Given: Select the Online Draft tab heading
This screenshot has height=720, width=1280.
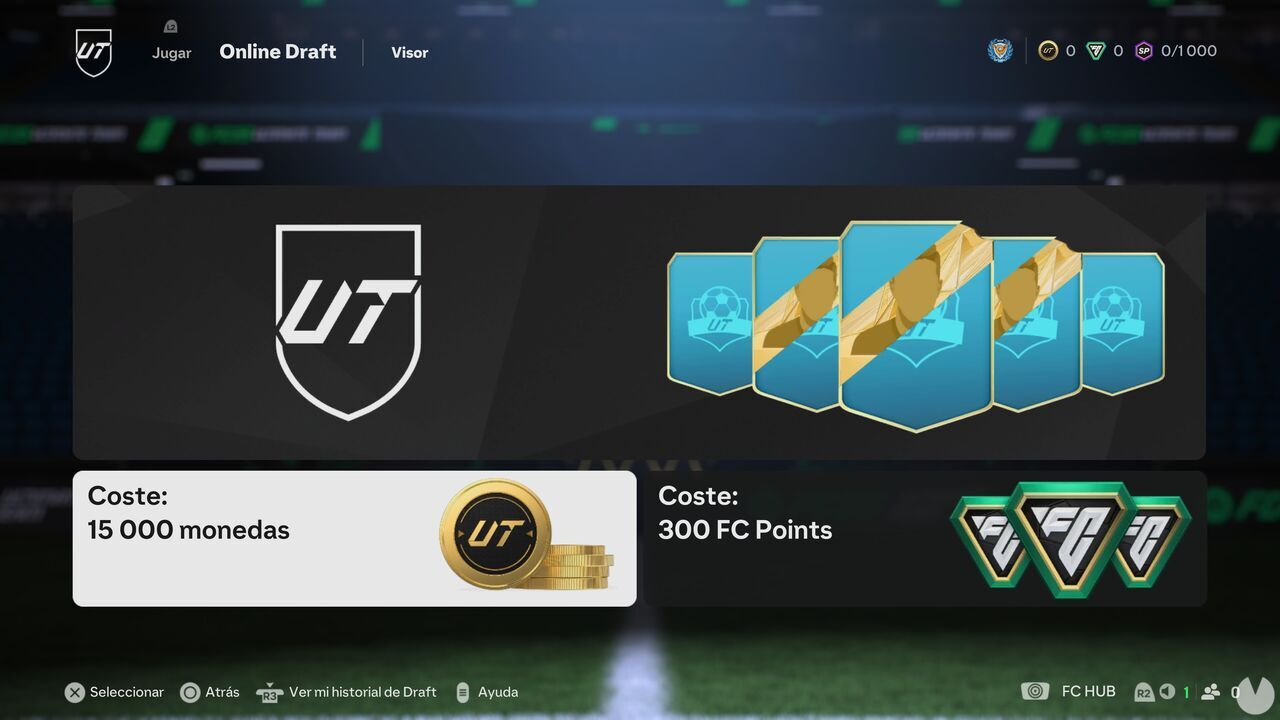Looking at the screenshot, I should click(x=277, y=51).
